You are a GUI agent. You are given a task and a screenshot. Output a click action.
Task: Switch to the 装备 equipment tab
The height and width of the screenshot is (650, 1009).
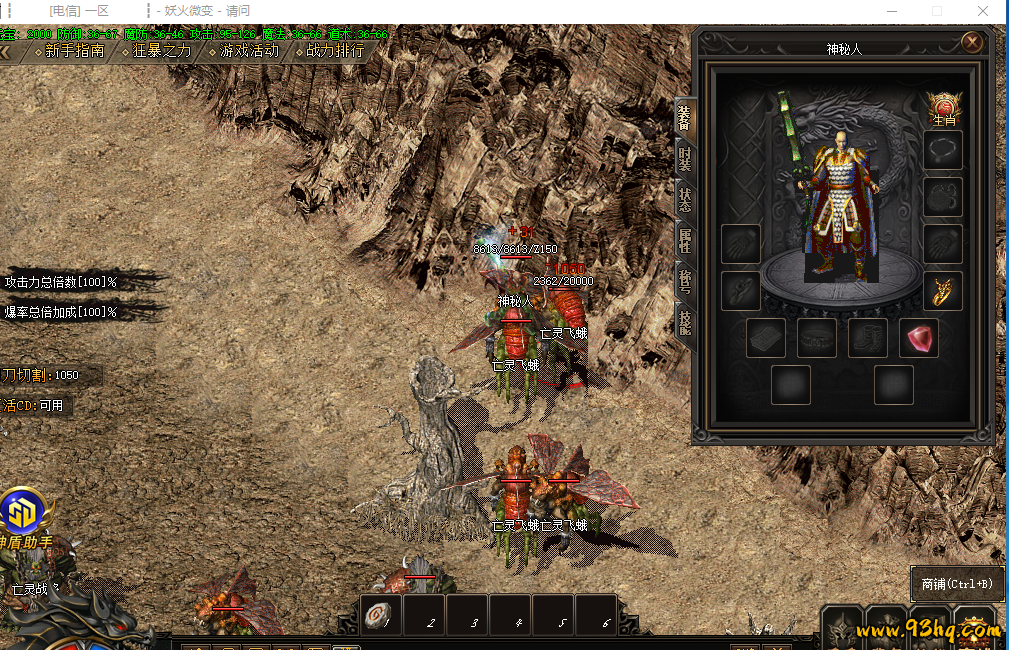coord(684,117)
